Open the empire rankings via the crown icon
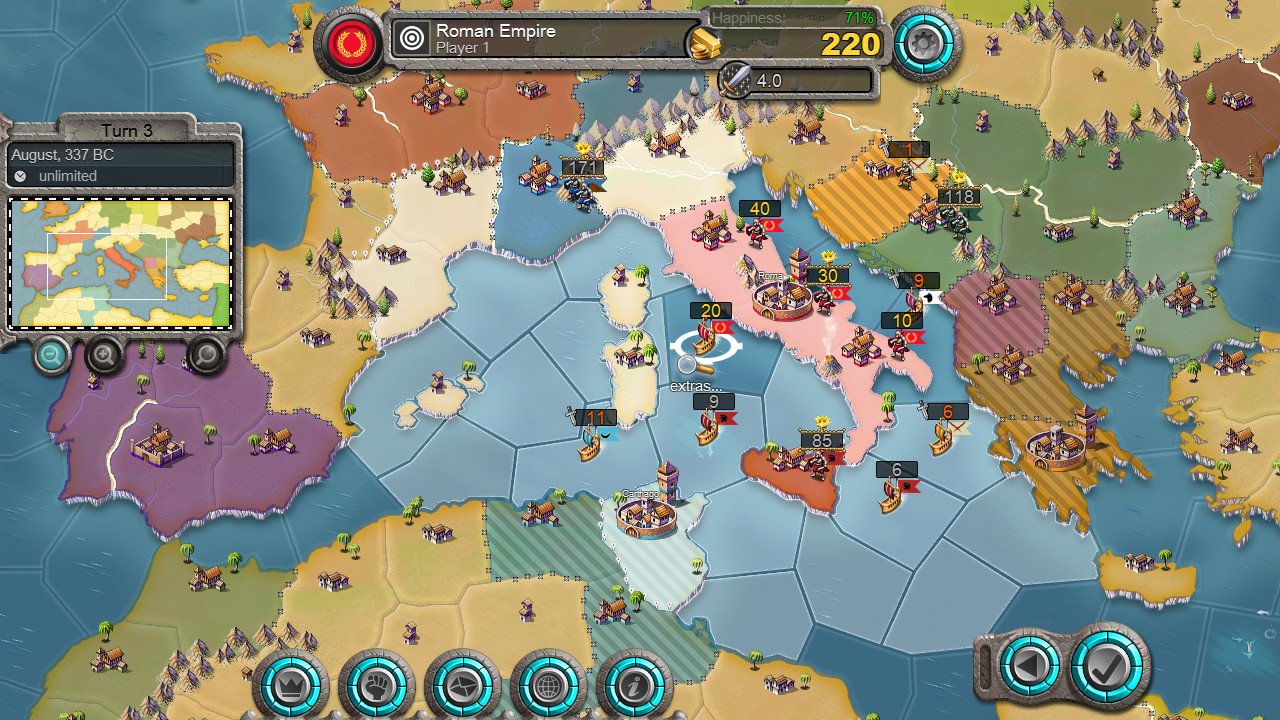Image resolution: width=1280 pixels, height=720 pixels. 290,685
